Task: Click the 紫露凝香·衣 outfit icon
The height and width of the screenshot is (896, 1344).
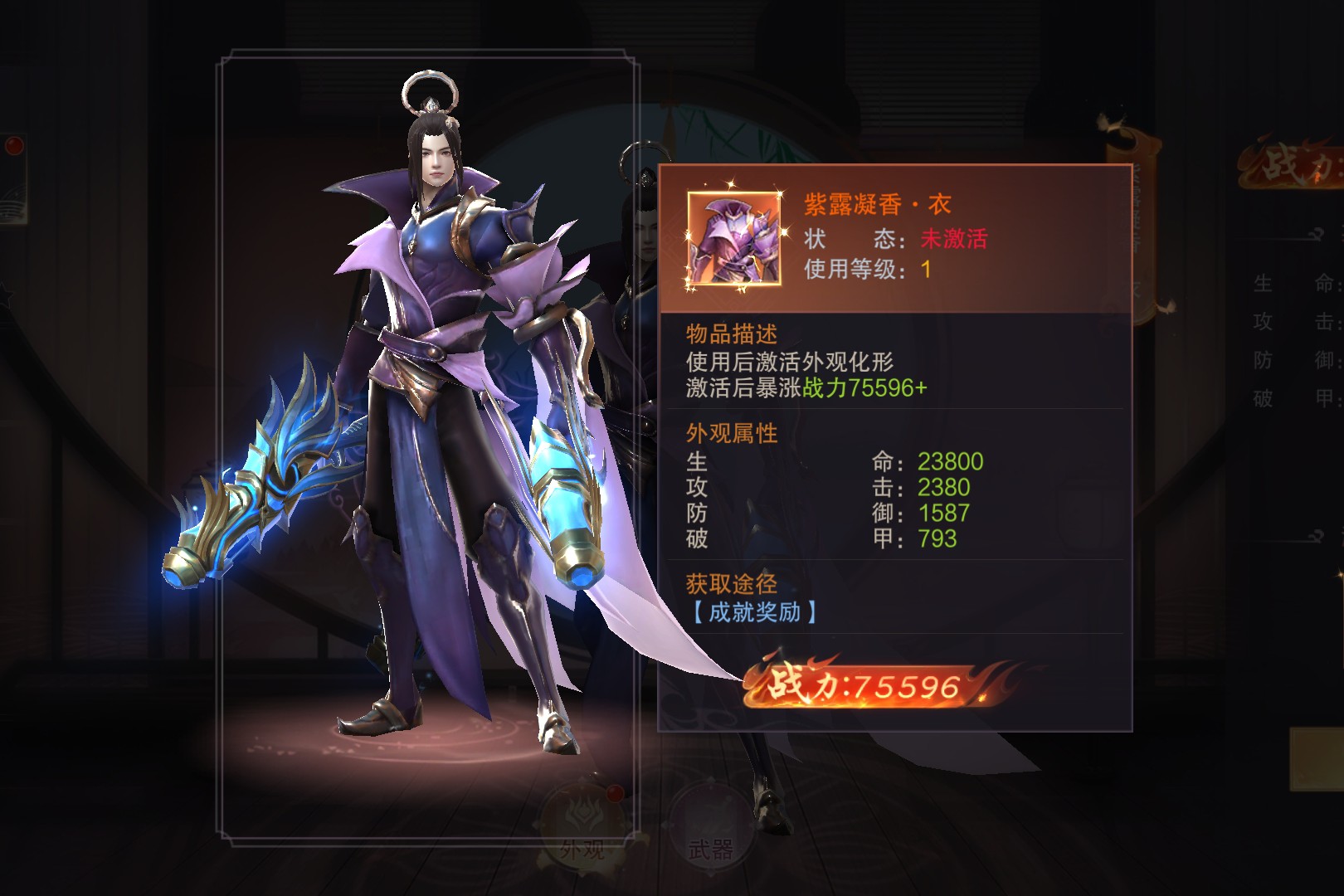Action: pos(733,240)
